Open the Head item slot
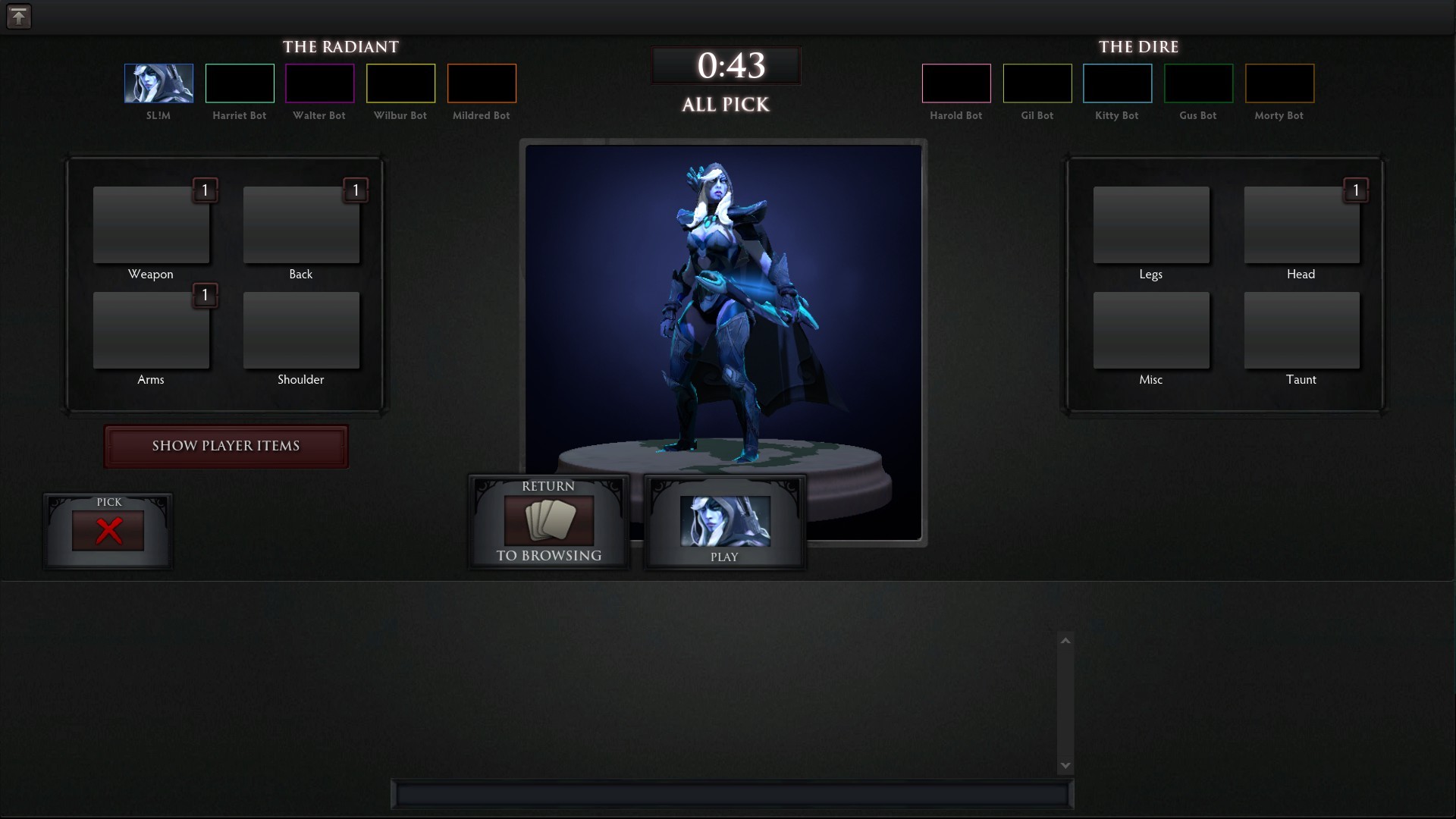 click(1301, 225)
